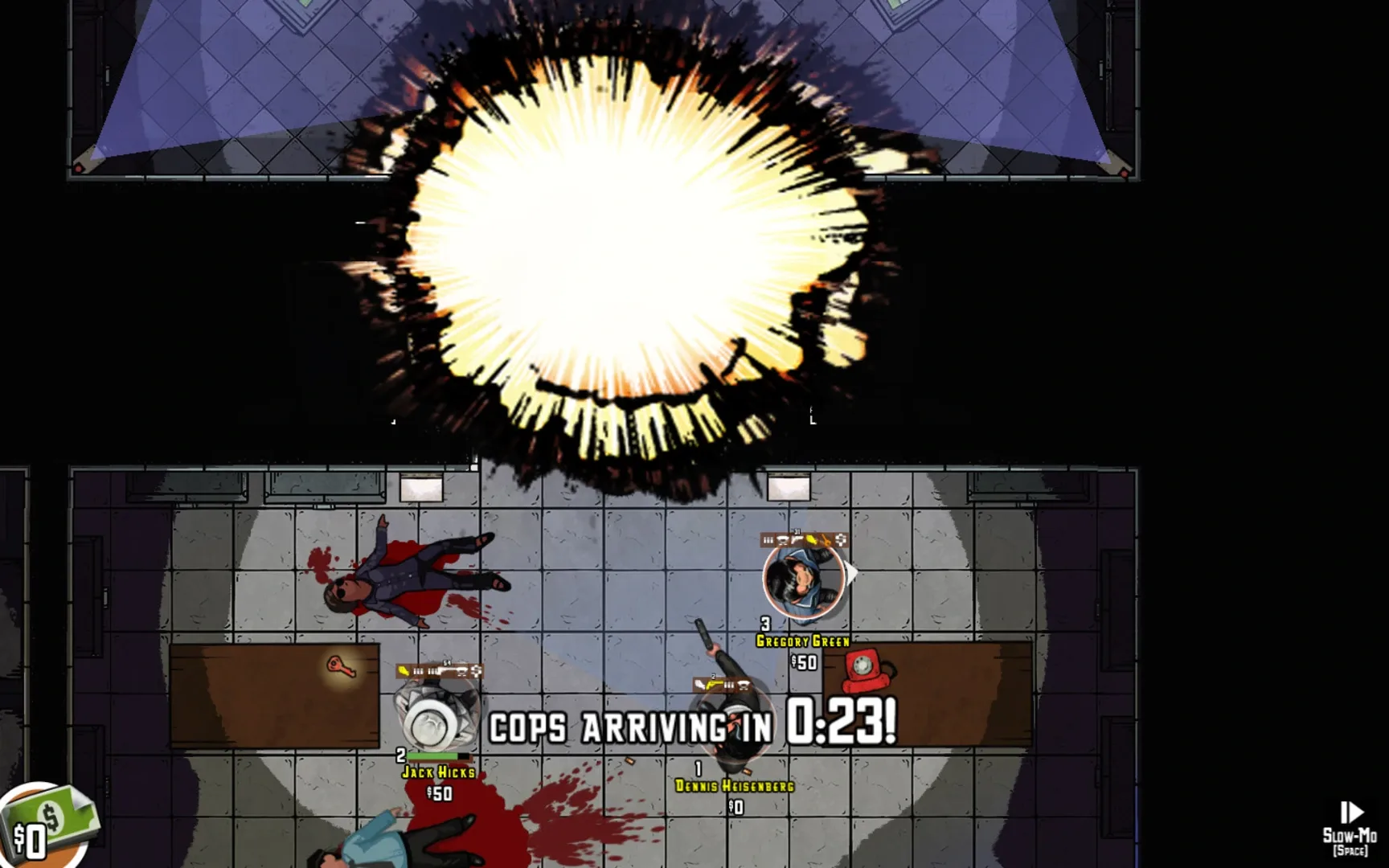
Task: Click the $50 text under Jack Hicks
Action: point(439,792)
